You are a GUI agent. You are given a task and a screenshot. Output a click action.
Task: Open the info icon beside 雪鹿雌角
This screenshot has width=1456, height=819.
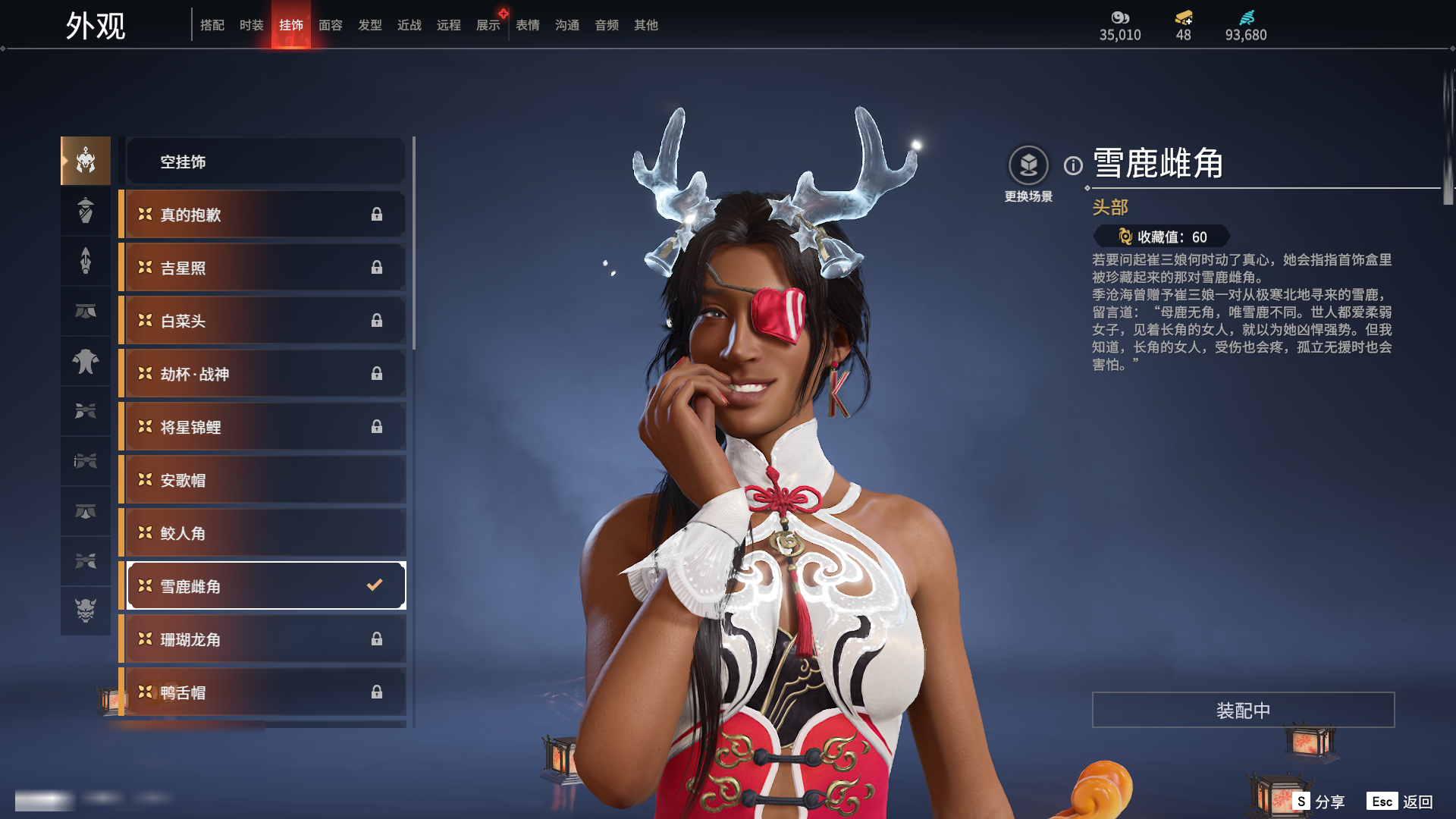click(x=1073, y=165)
